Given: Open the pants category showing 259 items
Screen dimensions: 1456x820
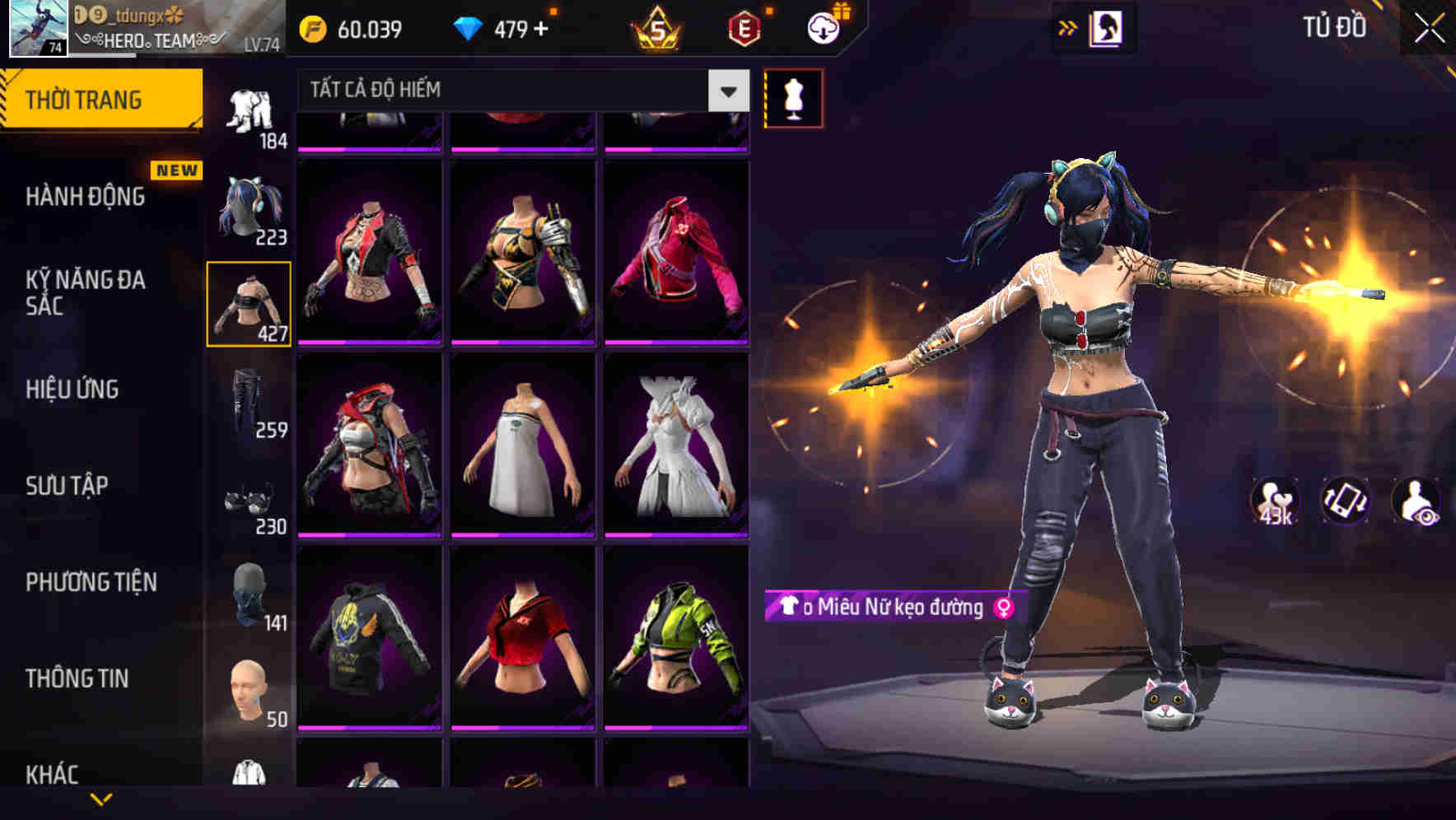Looking at the screenshot, I should tap(250, 402).
